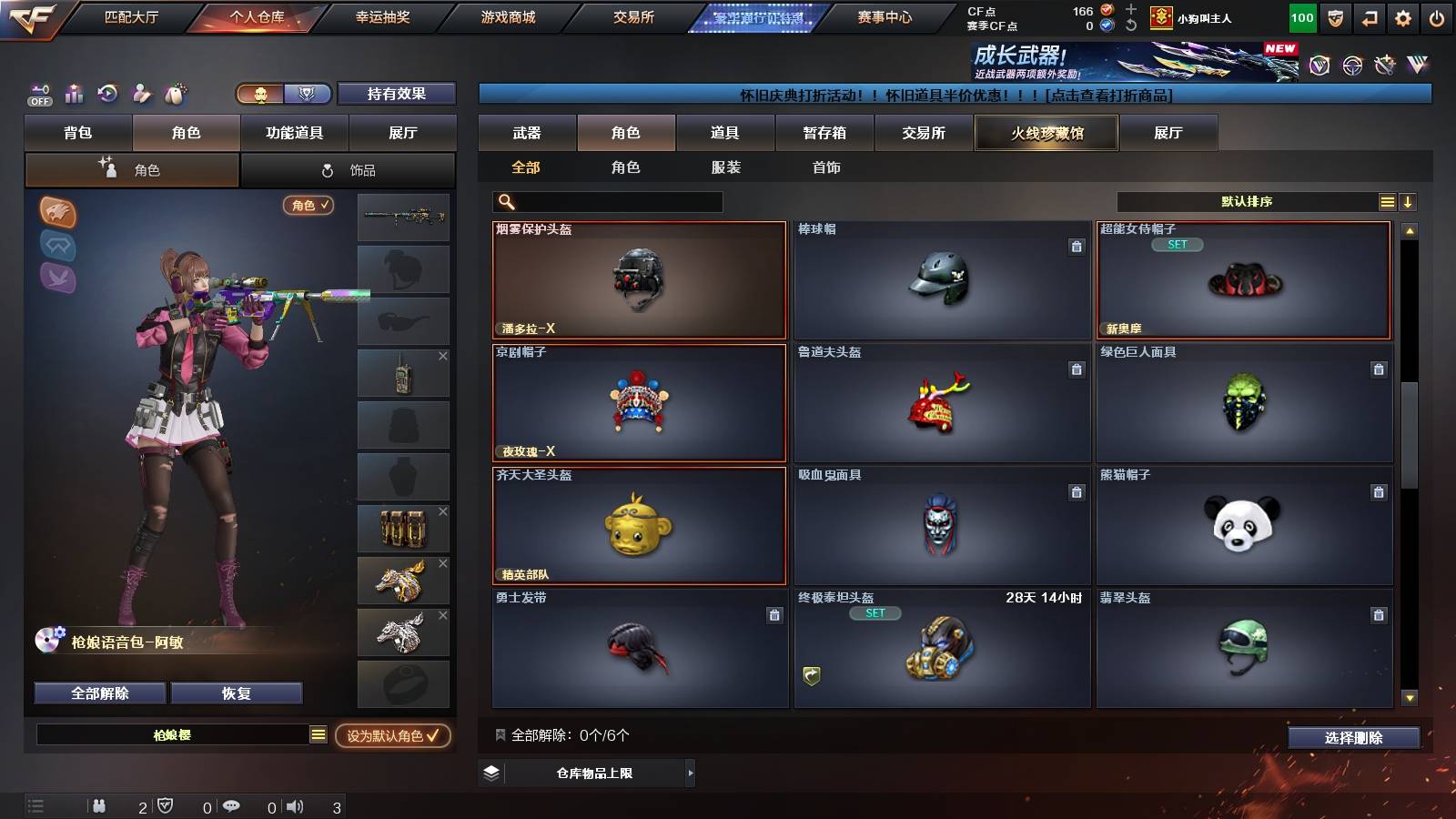
Task: Click the green 100 indicator at top right
Action: [1301, 16]
